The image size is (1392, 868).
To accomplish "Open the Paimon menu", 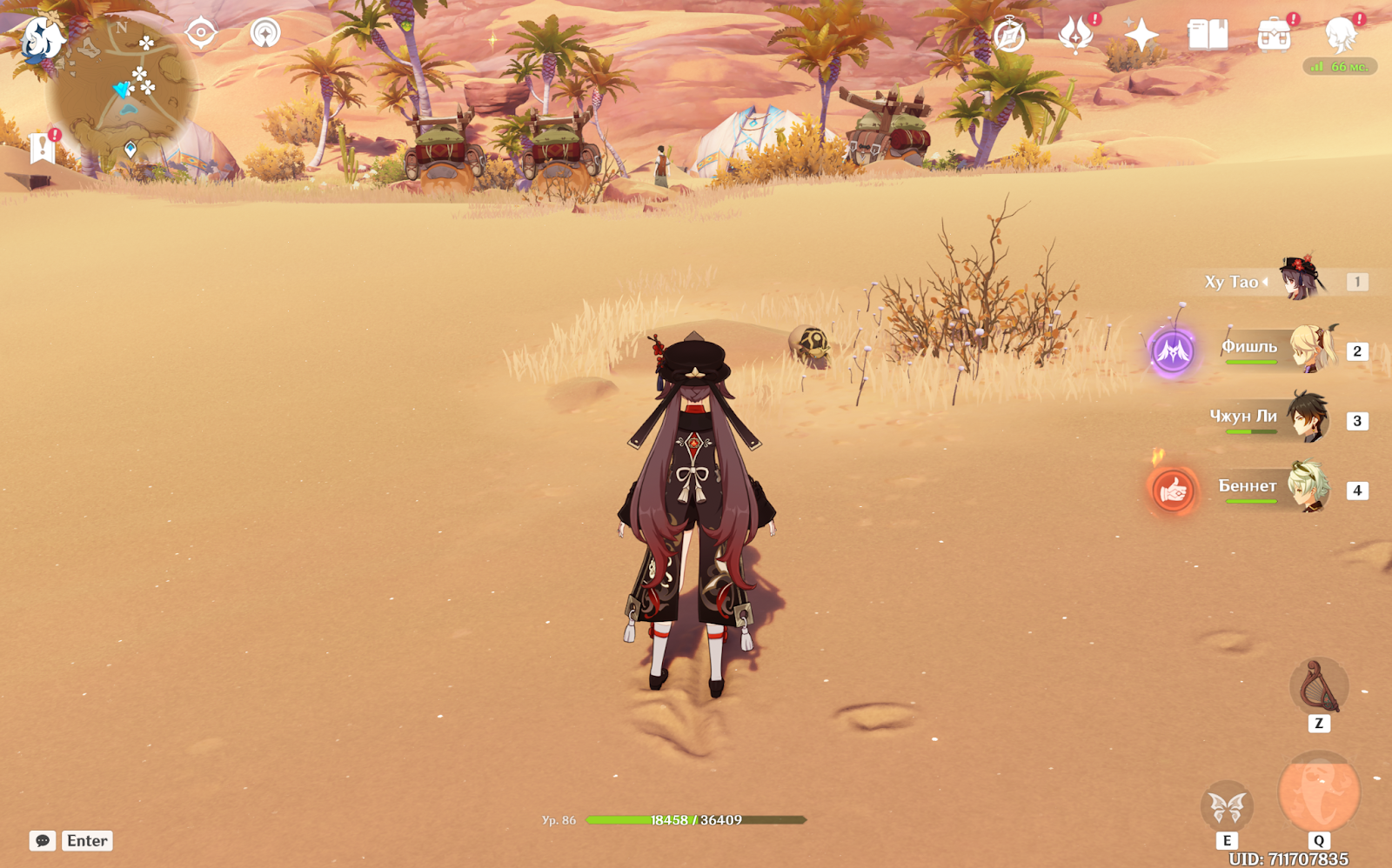I will click(x=41, y=39).
